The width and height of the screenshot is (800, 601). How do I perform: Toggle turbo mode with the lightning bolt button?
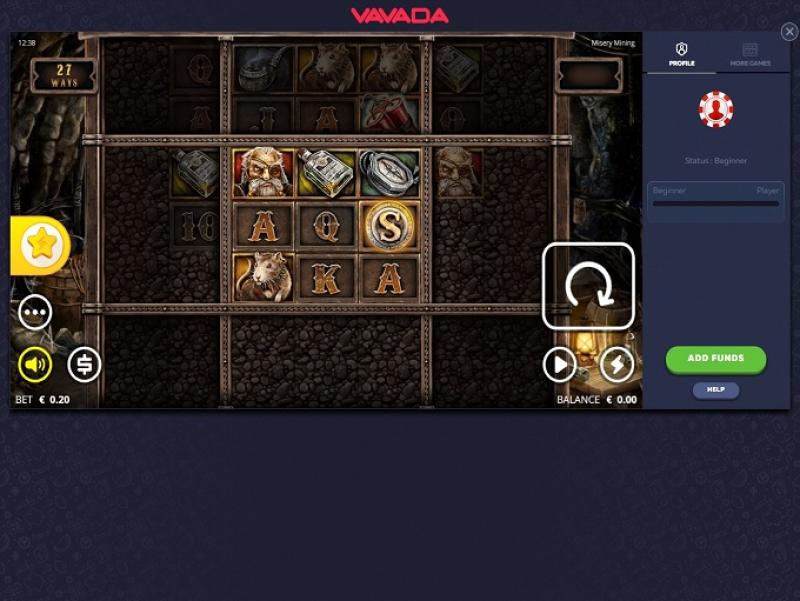point(617,365)
